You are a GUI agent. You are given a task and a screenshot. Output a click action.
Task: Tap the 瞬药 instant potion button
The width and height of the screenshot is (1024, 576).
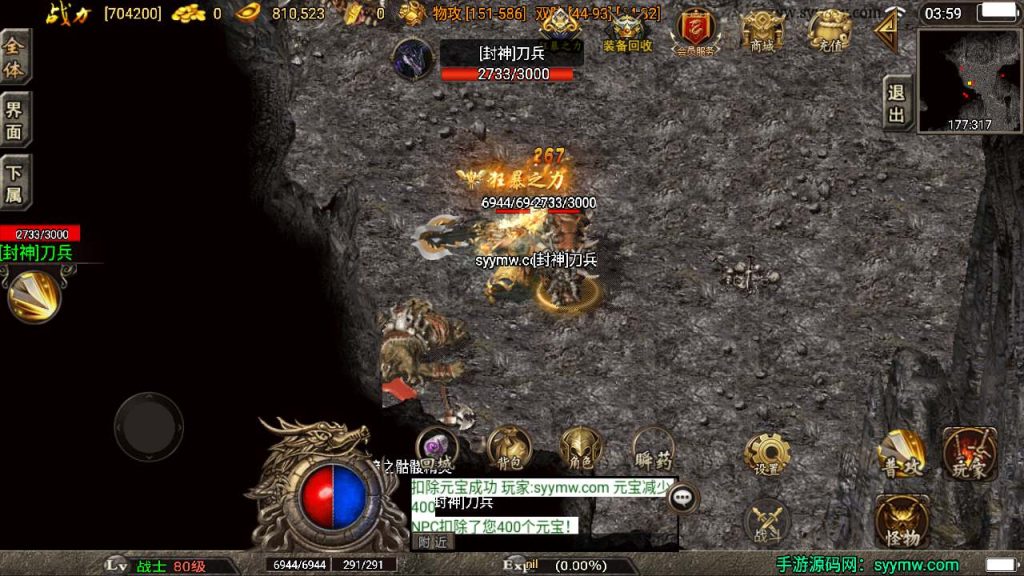pos(654,448)
